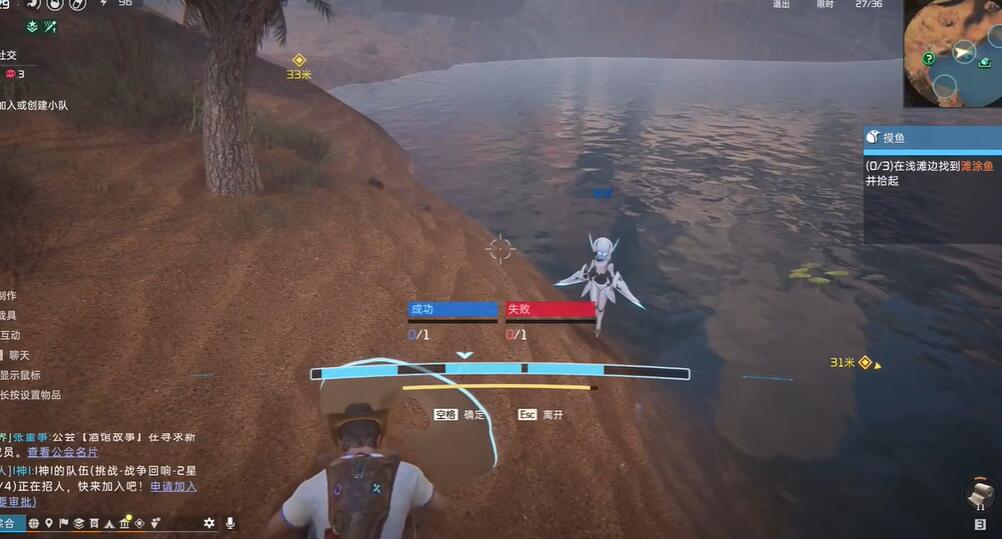
Task: Open the red chat bubble social messages
Action: click(x=12, y=74)
